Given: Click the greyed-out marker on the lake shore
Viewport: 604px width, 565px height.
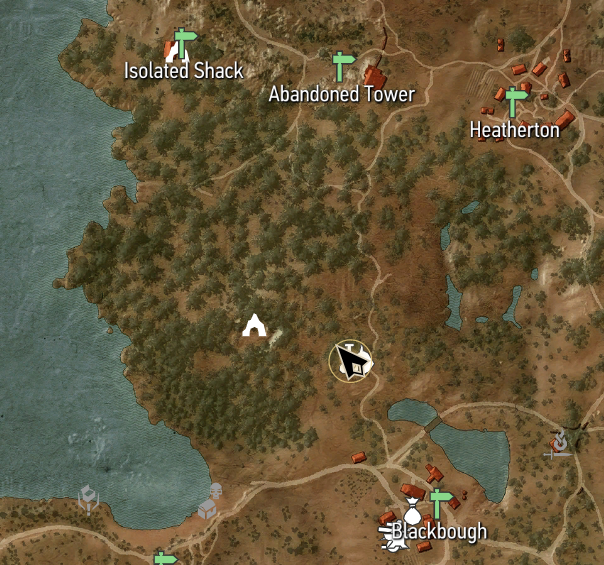Looking at the screenshot, I should (209, 503).
